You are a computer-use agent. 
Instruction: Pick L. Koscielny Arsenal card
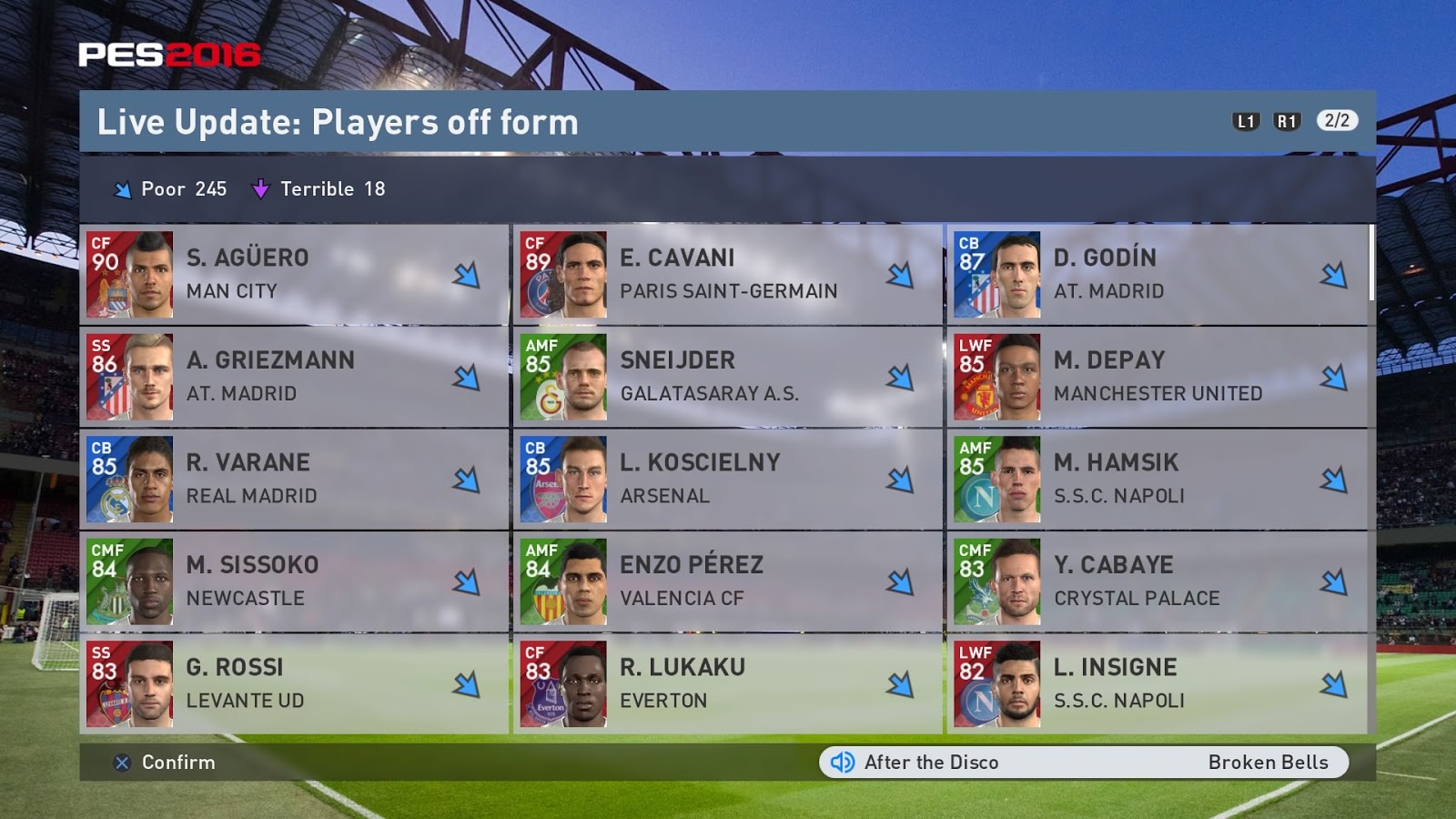coord(727,479)
